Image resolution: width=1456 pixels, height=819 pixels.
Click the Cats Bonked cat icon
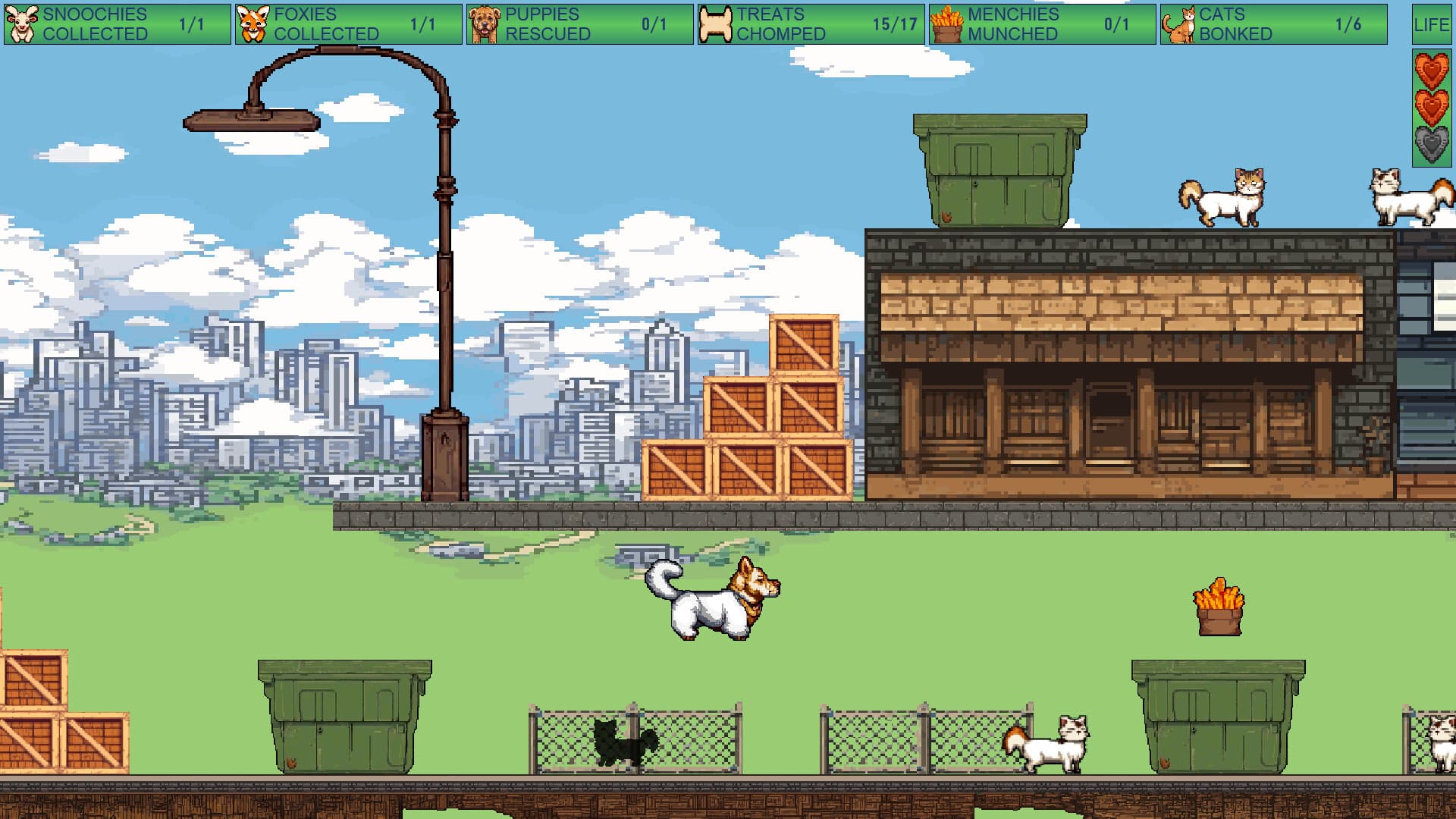(x=1178, y=23)
